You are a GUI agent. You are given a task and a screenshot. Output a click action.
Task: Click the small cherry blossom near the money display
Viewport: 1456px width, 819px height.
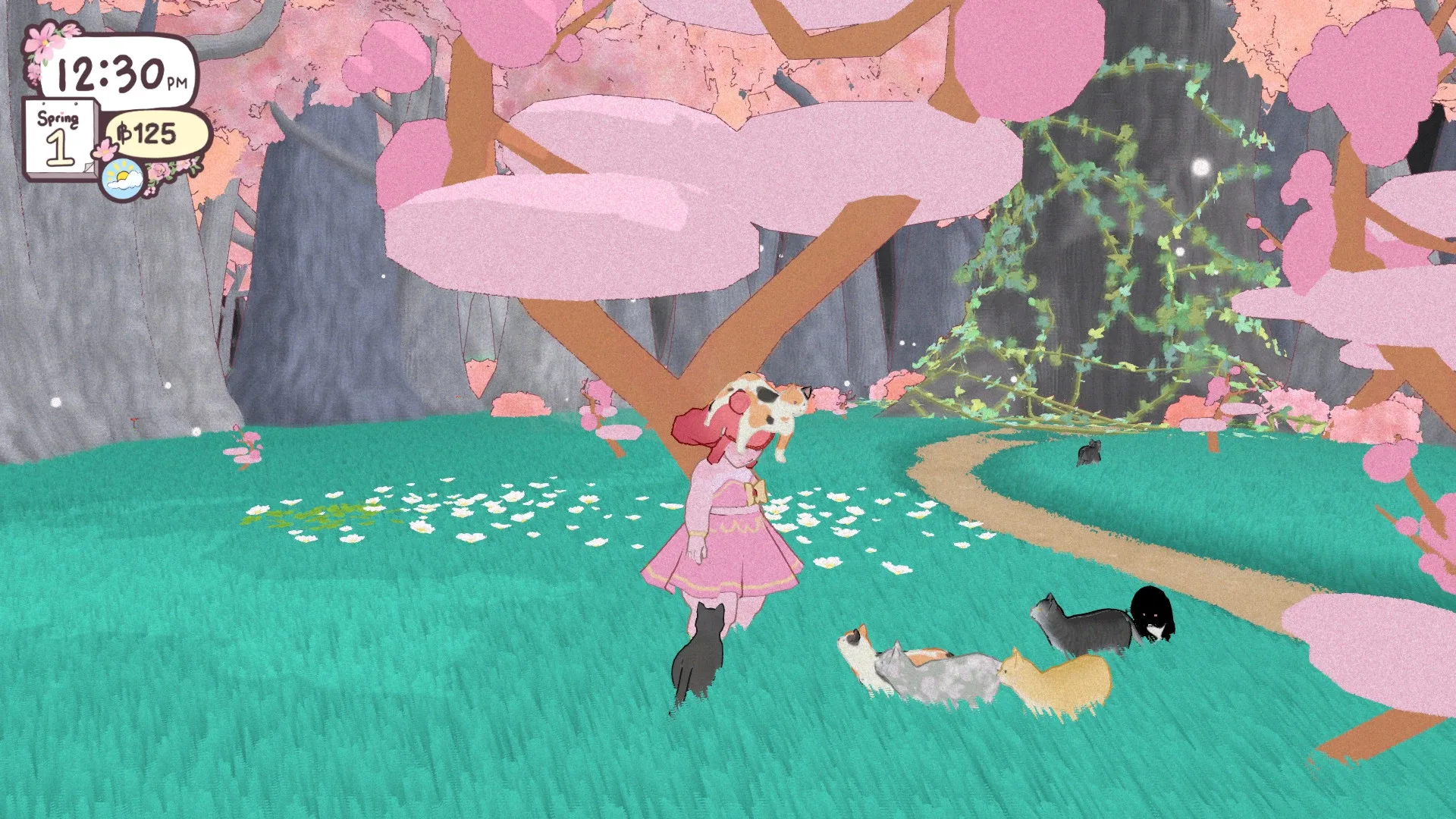(105, 149)
